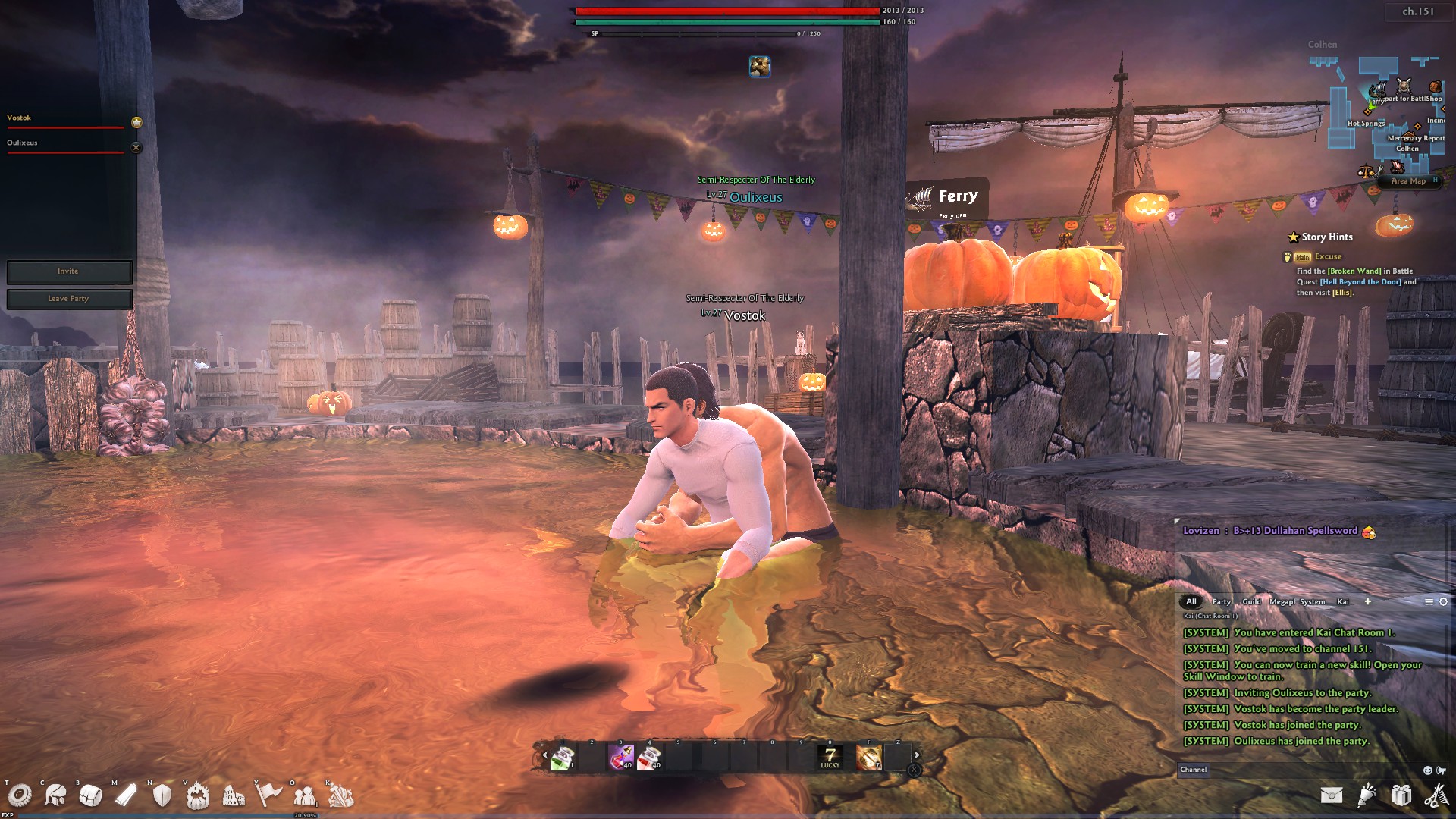Select the shield equipment icon
The image size is (1456, 819).
161,796
